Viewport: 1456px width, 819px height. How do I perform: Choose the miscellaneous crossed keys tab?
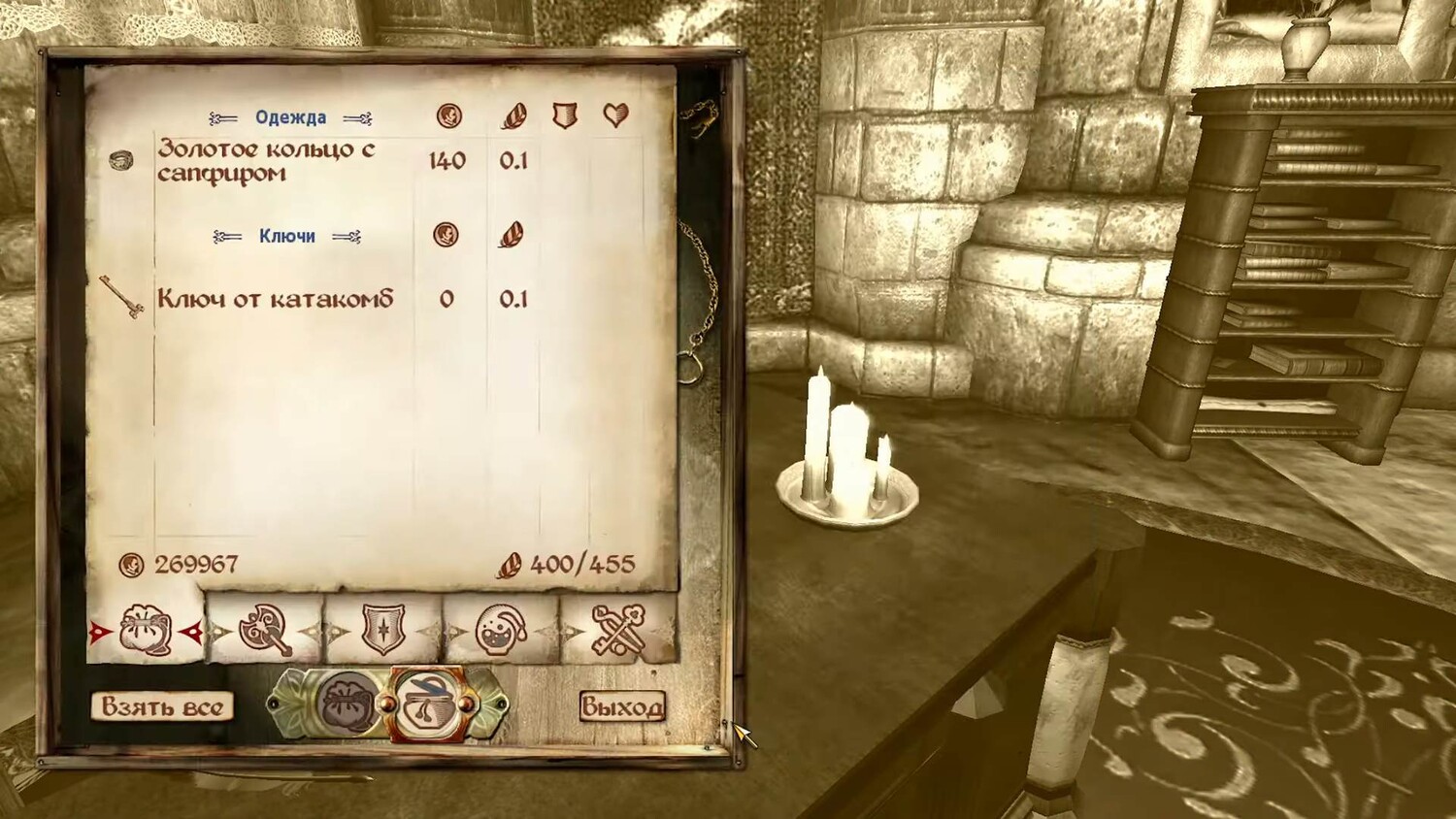618,632
